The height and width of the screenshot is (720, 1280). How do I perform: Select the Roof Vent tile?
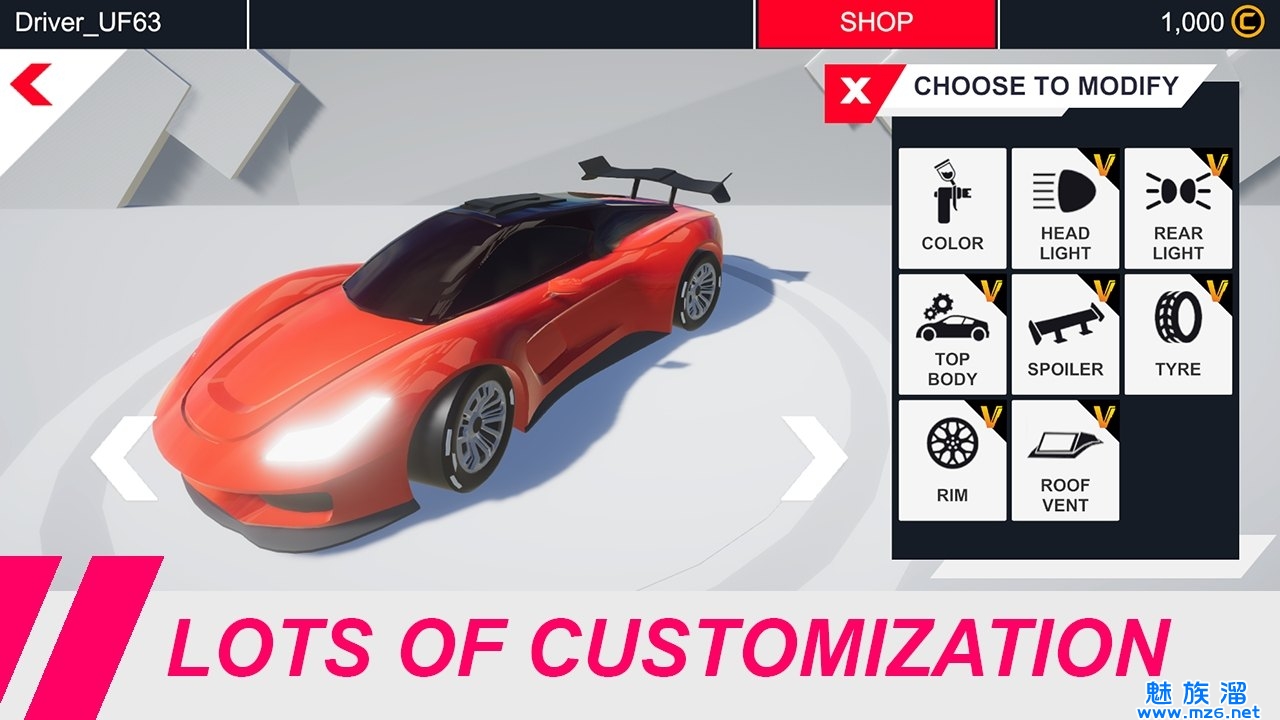click(x=1065, y=460)
